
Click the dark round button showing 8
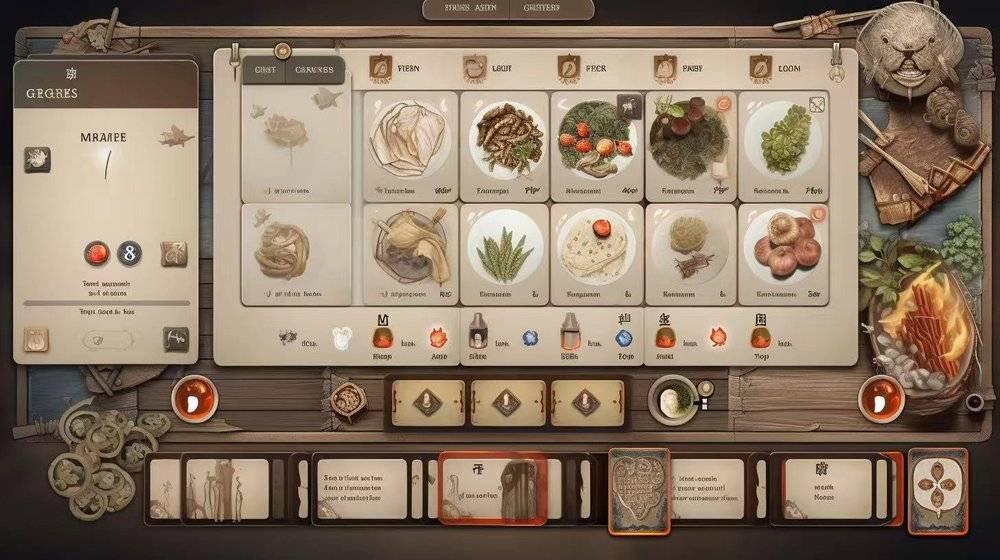[x=130, y=253]
